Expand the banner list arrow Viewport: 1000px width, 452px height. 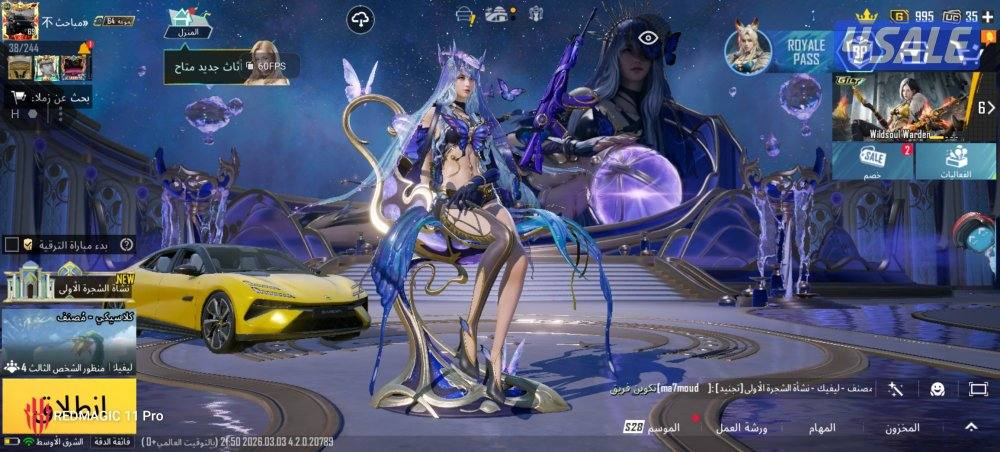click(985, 107)
